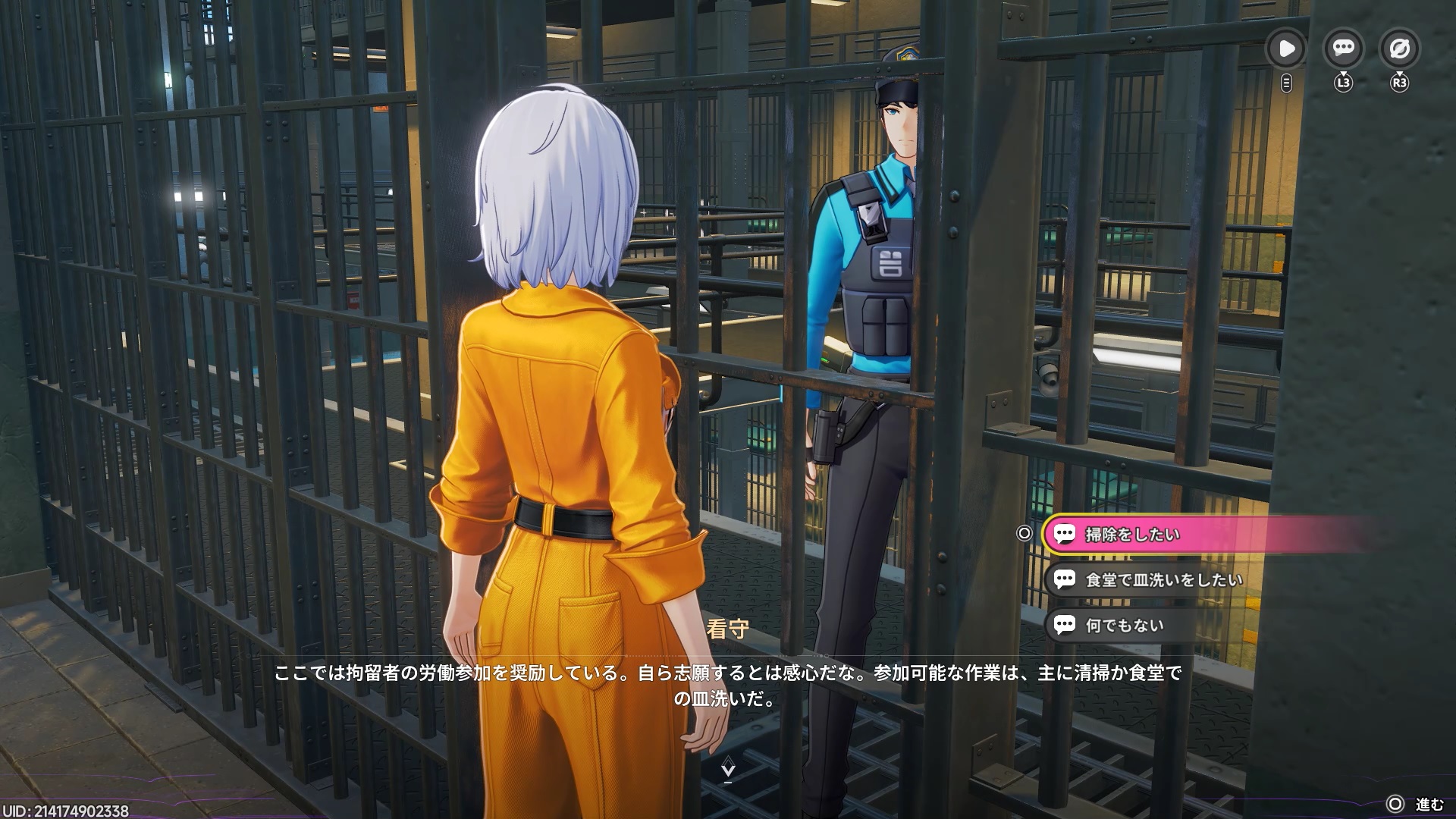Hide the interface with the crossed-circle icon
Image resolution: width=1456 pixels, height=819 pixels.
tap(1399, 49)
